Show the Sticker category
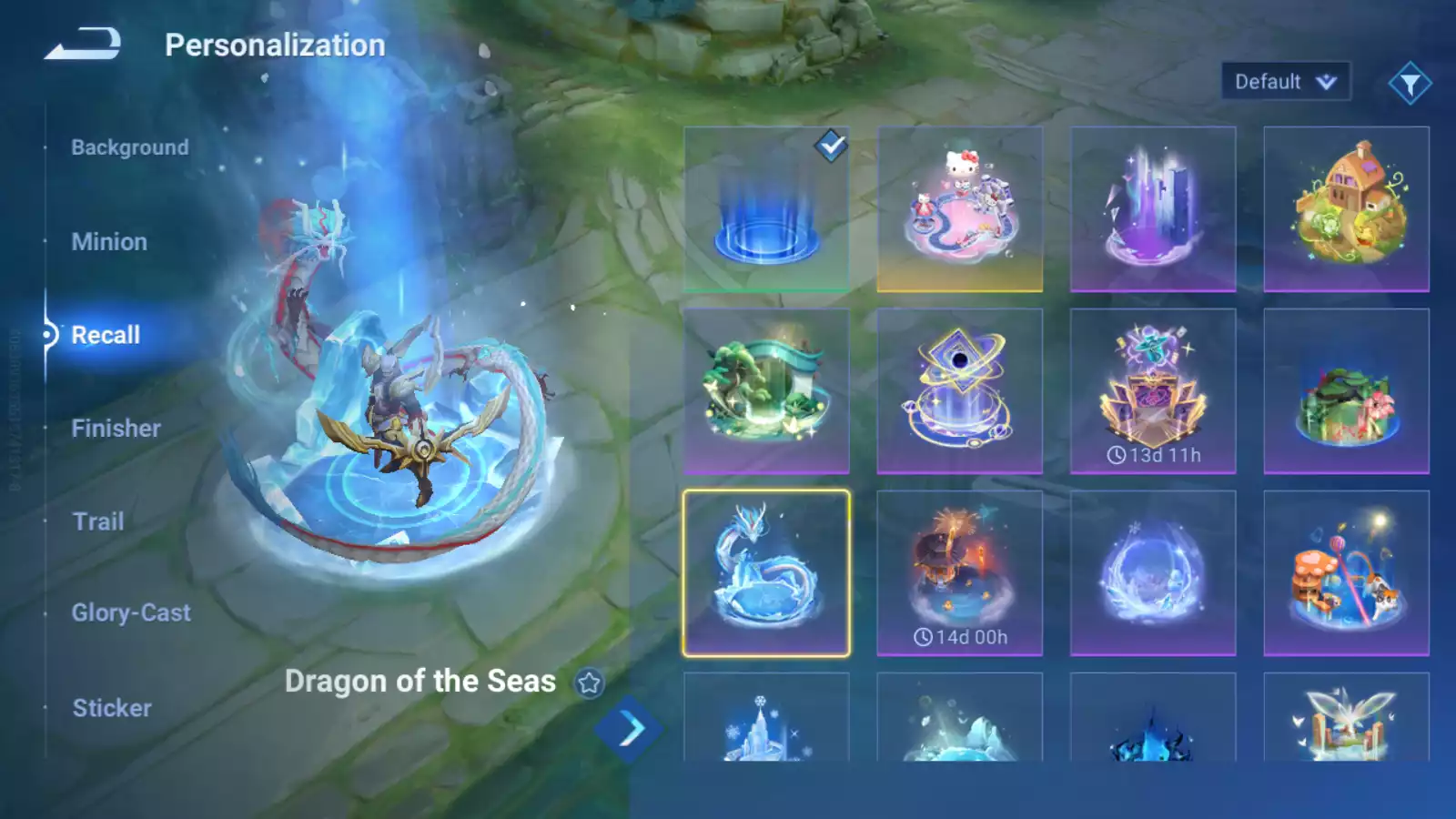Image resolution: width=1456 pixels, height=819 pixels. click(x=112, y=708)
